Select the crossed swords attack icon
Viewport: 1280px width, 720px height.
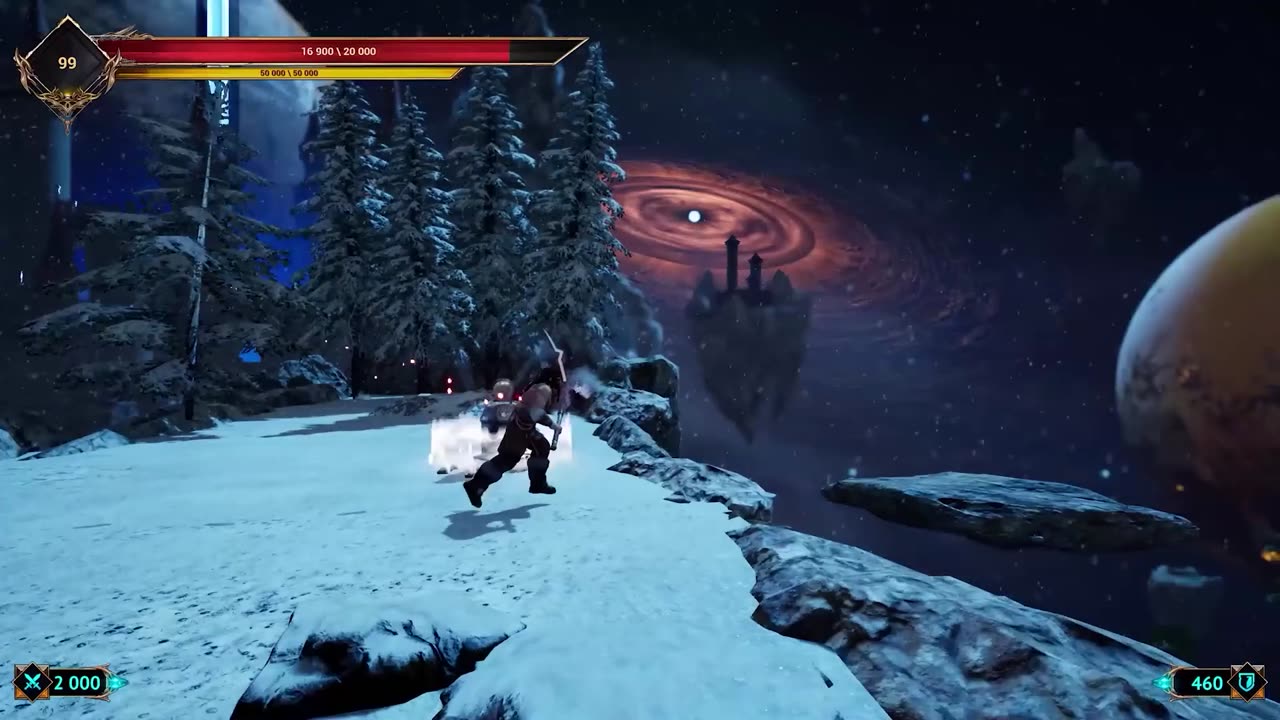click(x=32, y=683)
